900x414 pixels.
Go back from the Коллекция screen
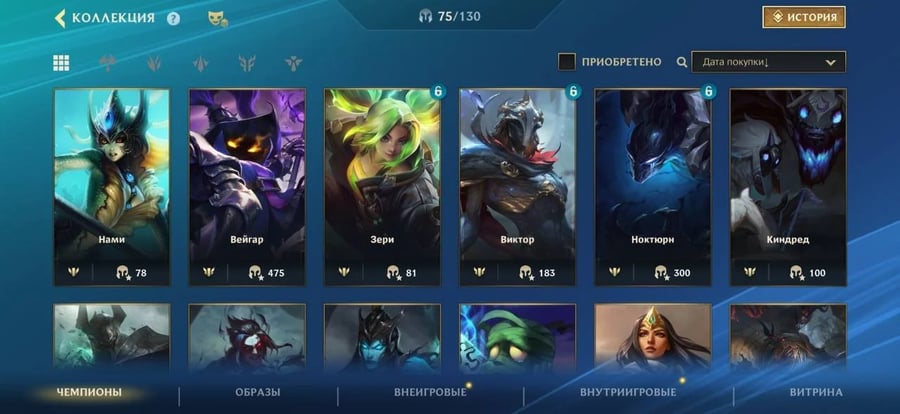pyautogui.click(x=60, y=18)
